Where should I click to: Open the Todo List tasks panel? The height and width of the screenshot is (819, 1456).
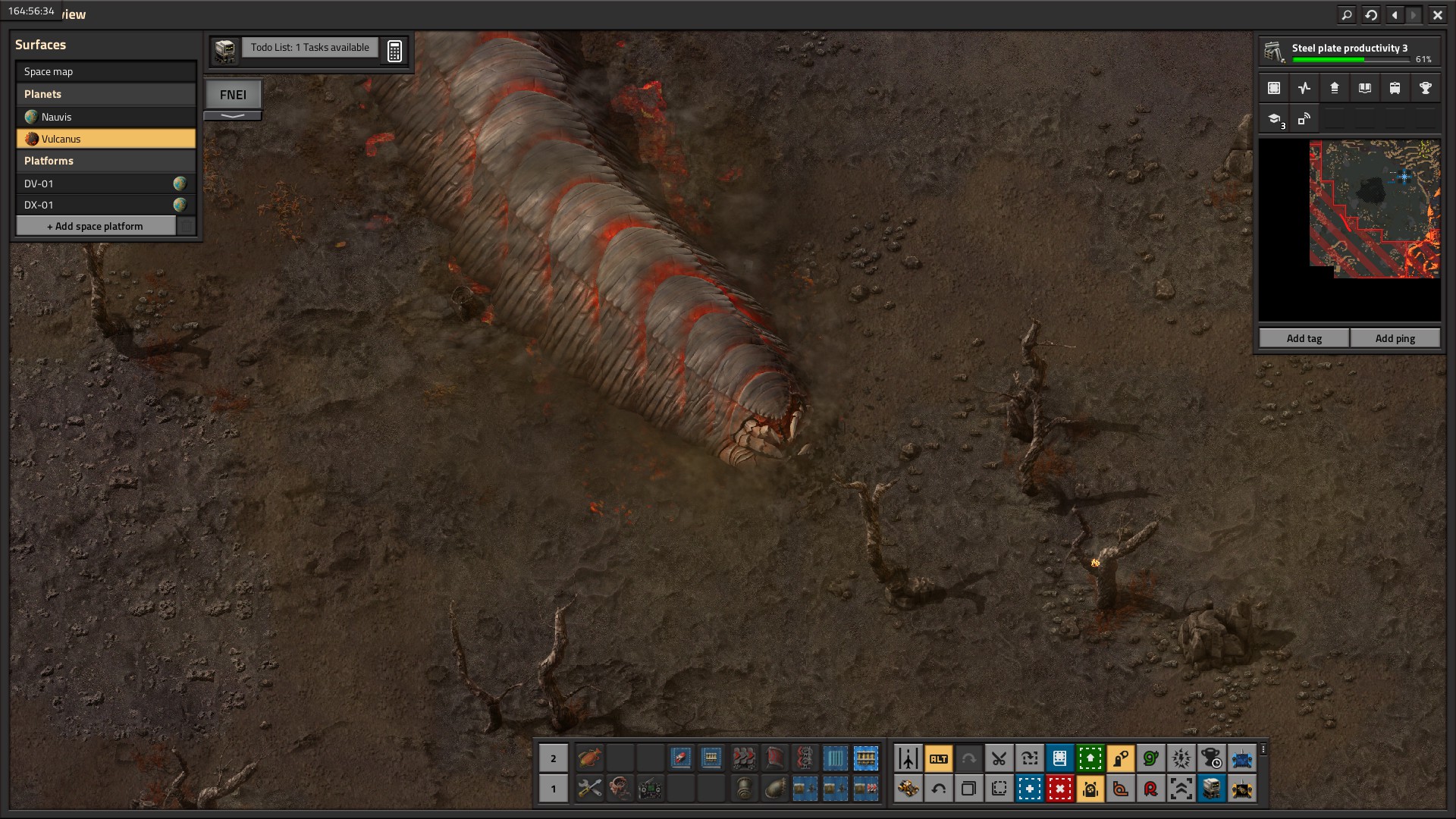coord(309,48)
